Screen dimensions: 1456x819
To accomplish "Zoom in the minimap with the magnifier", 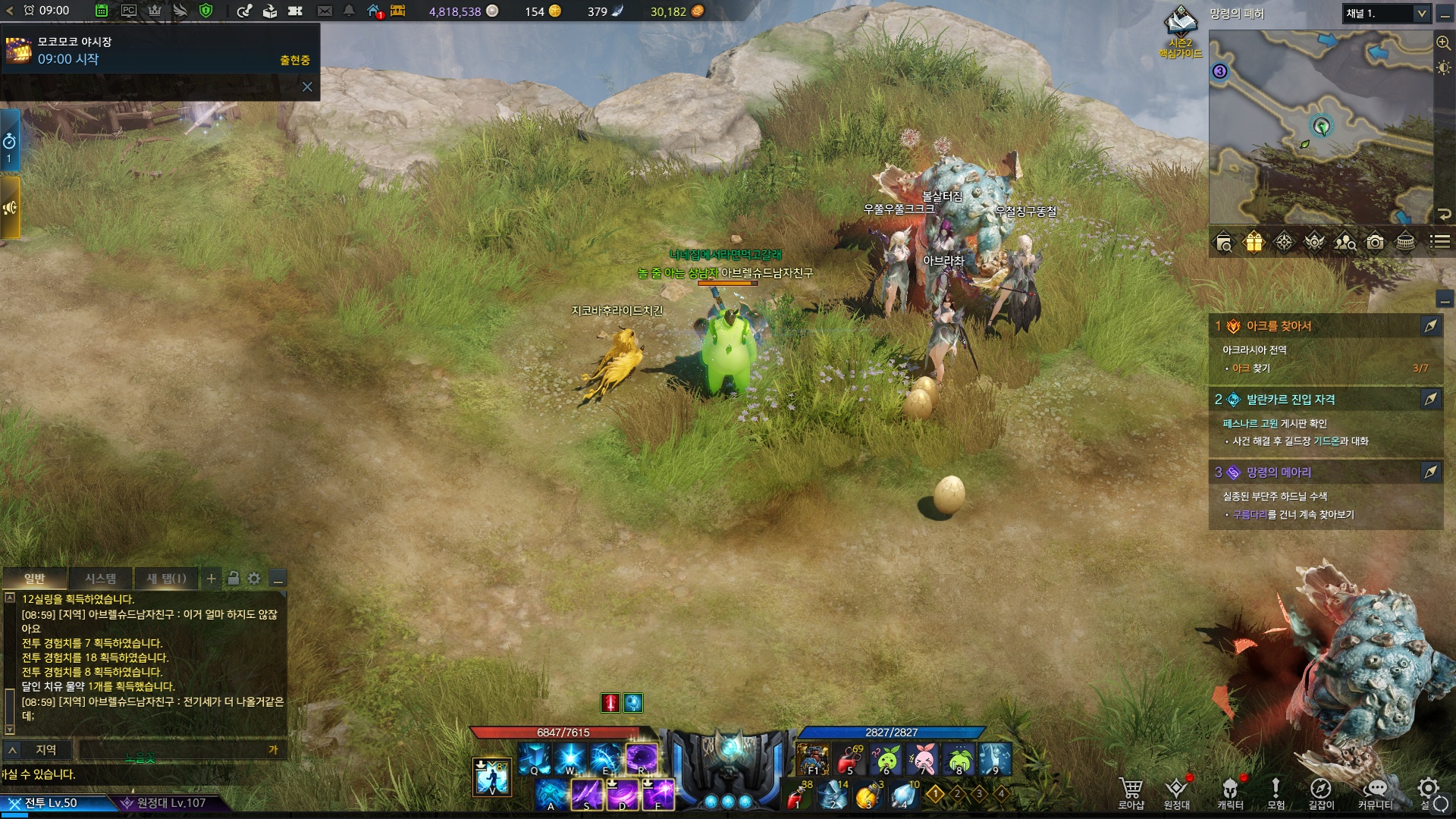I will [x=1443, y=42].
